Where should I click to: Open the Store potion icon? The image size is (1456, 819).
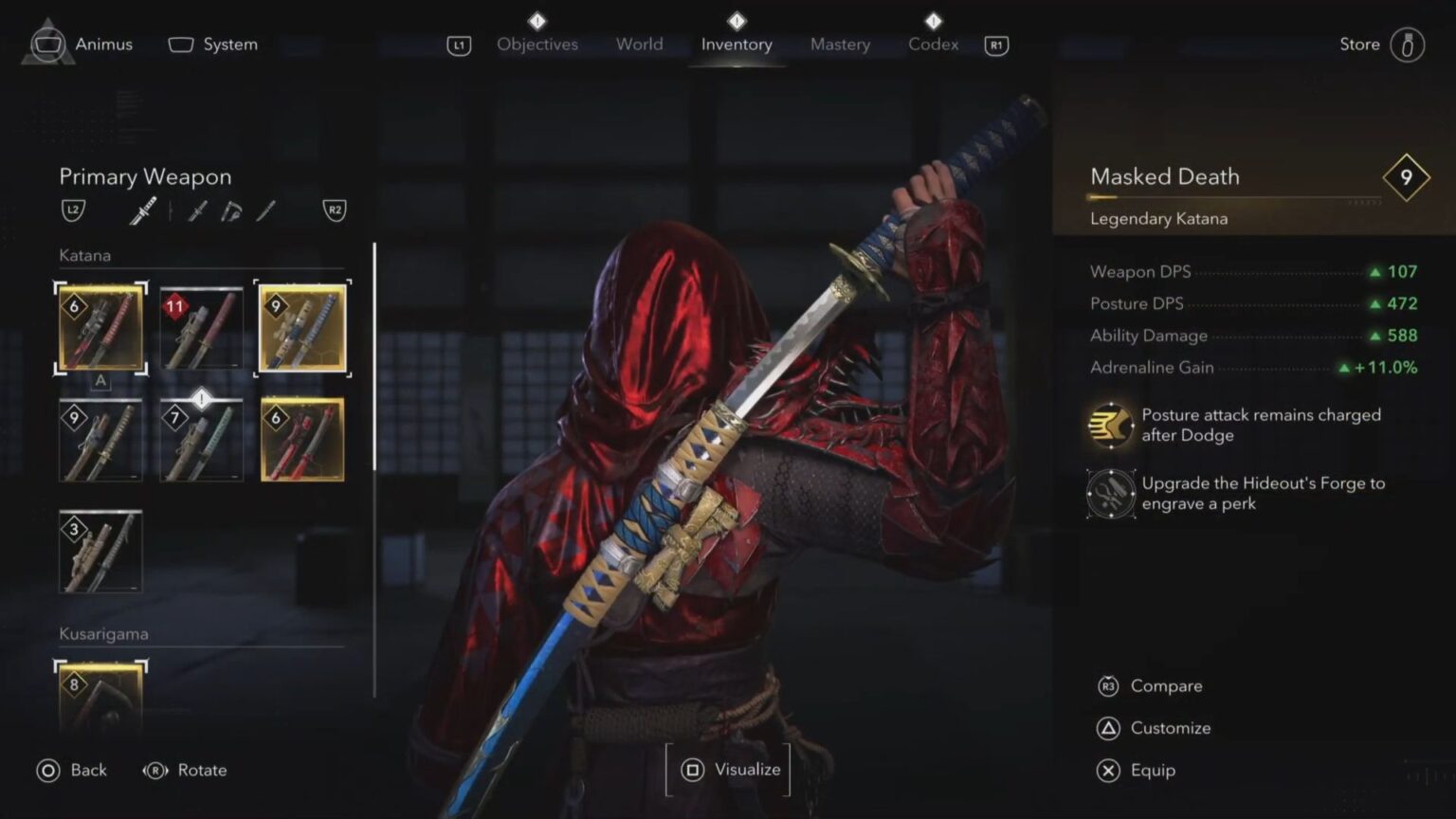pyautogui.click(x=1406, y=43)
